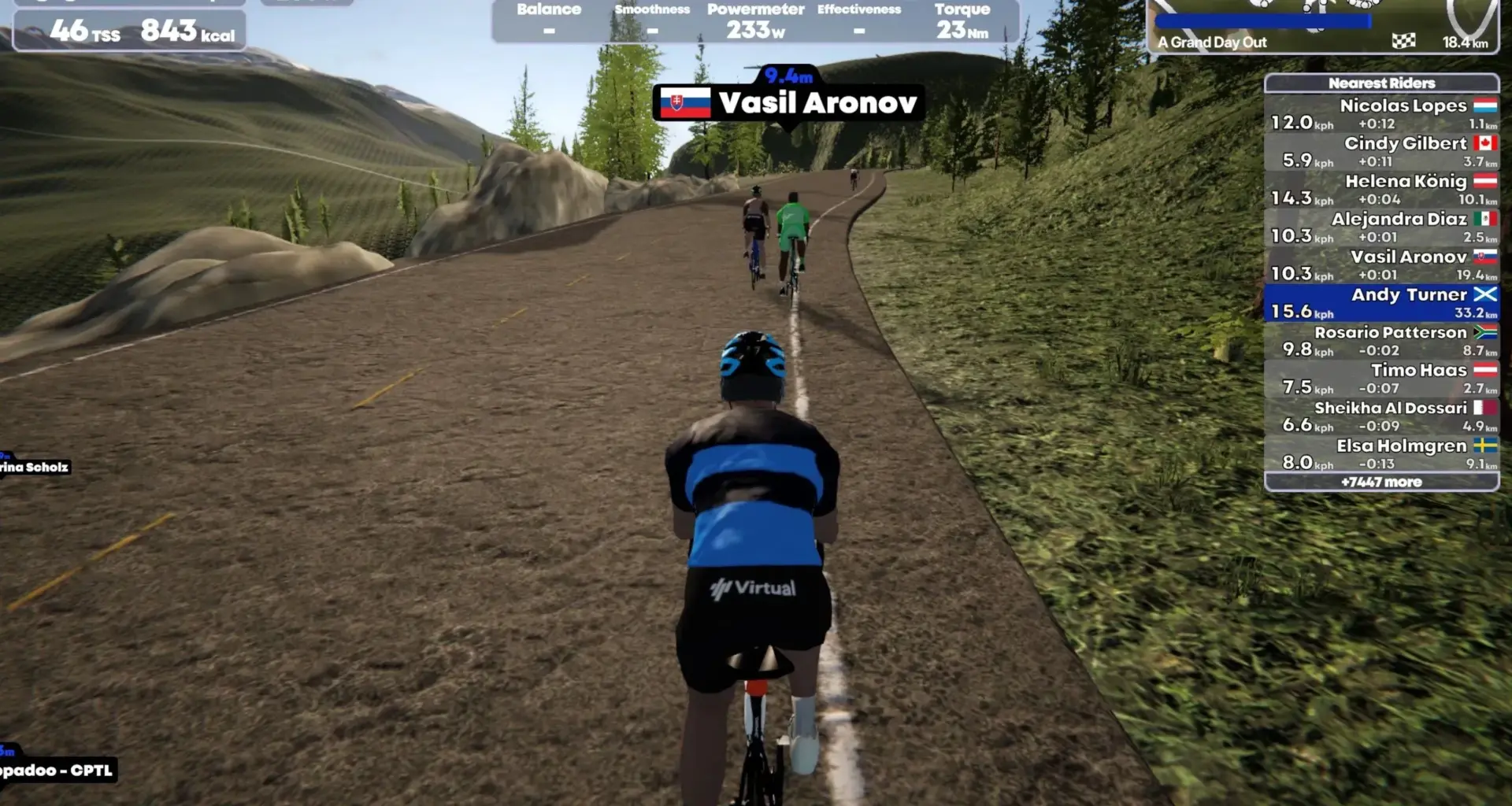Click the 233W Powermeter reading

754,26
